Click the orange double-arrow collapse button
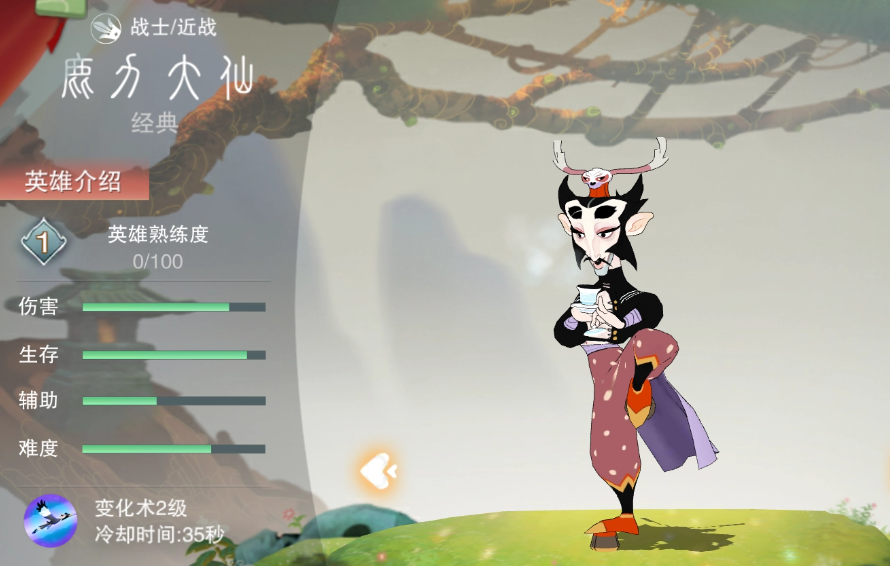The width and height of the screenshot is (890, 566). [378, 470]
